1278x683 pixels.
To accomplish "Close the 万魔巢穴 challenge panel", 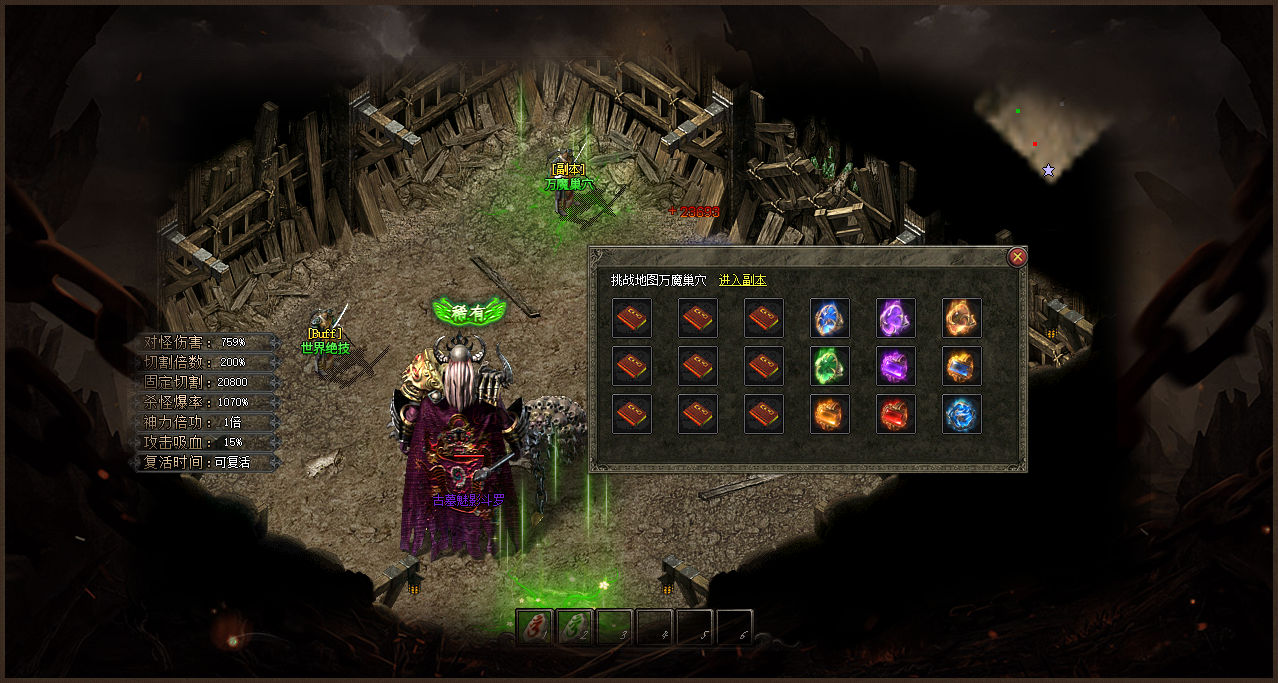I will 1018,257.
